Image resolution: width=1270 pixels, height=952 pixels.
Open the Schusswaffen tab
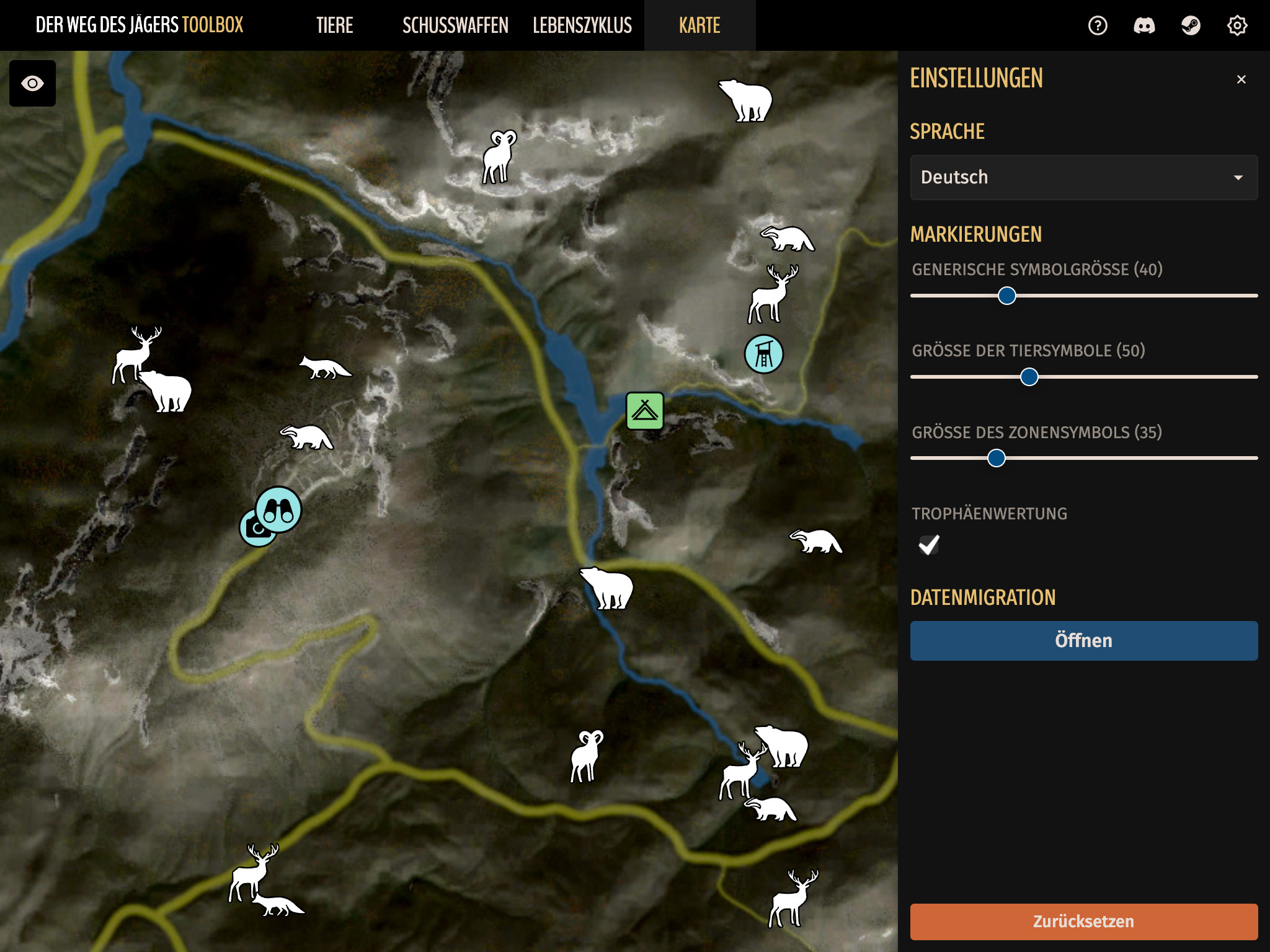coord(455,25)
